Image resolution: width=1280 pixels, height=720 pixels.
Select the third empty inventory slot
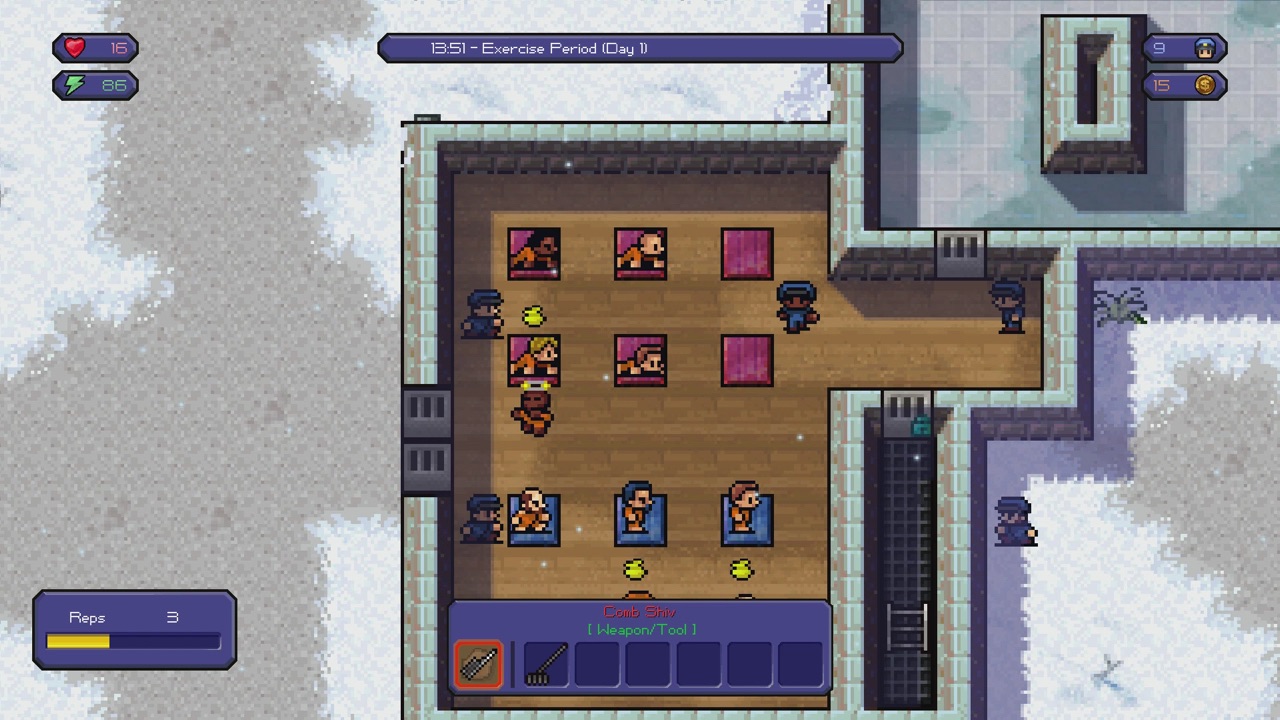[597, 665]
